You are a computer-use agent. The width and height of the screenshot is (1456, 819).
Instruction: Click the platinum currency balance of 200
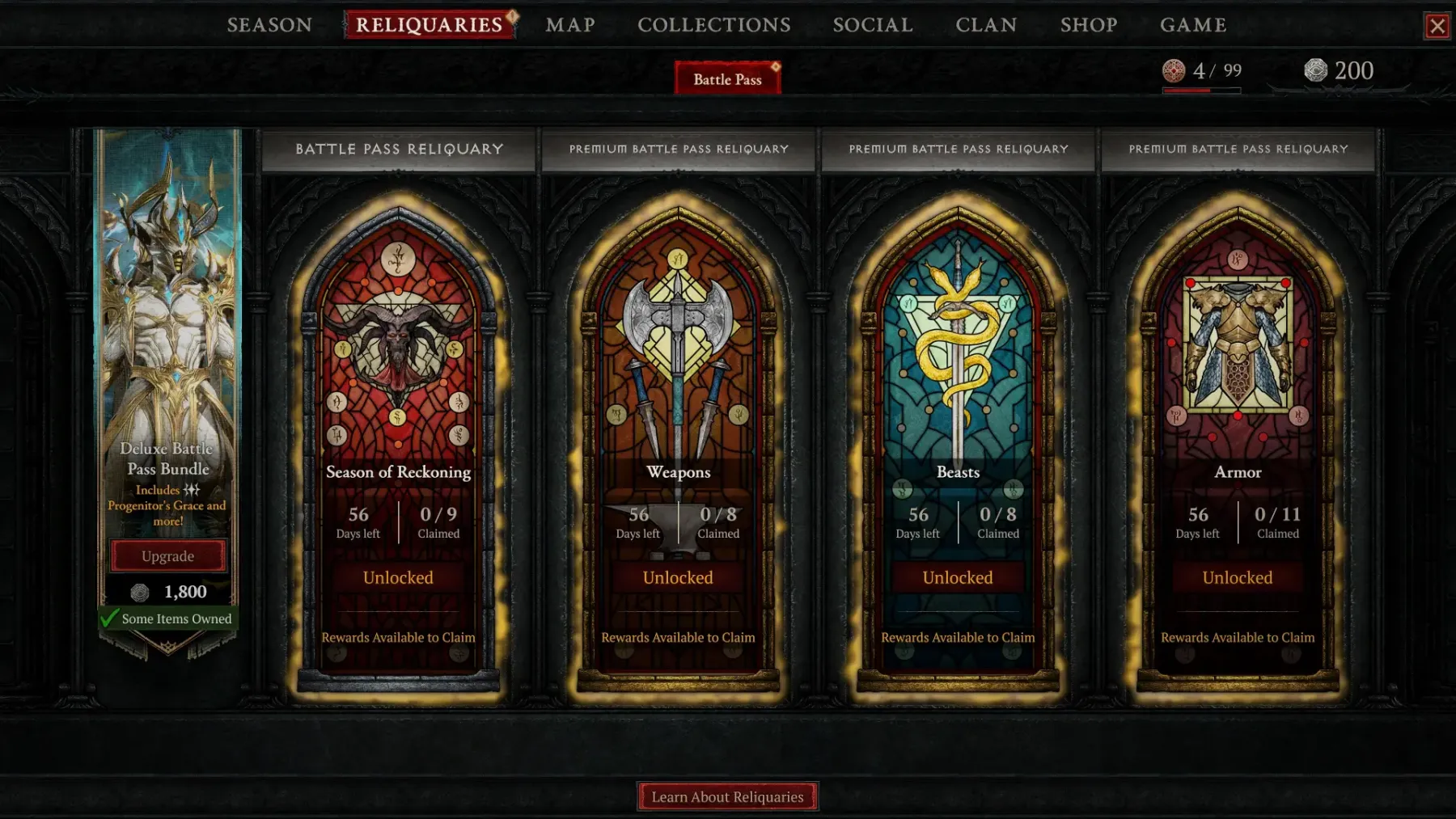tap(1340, 71)
